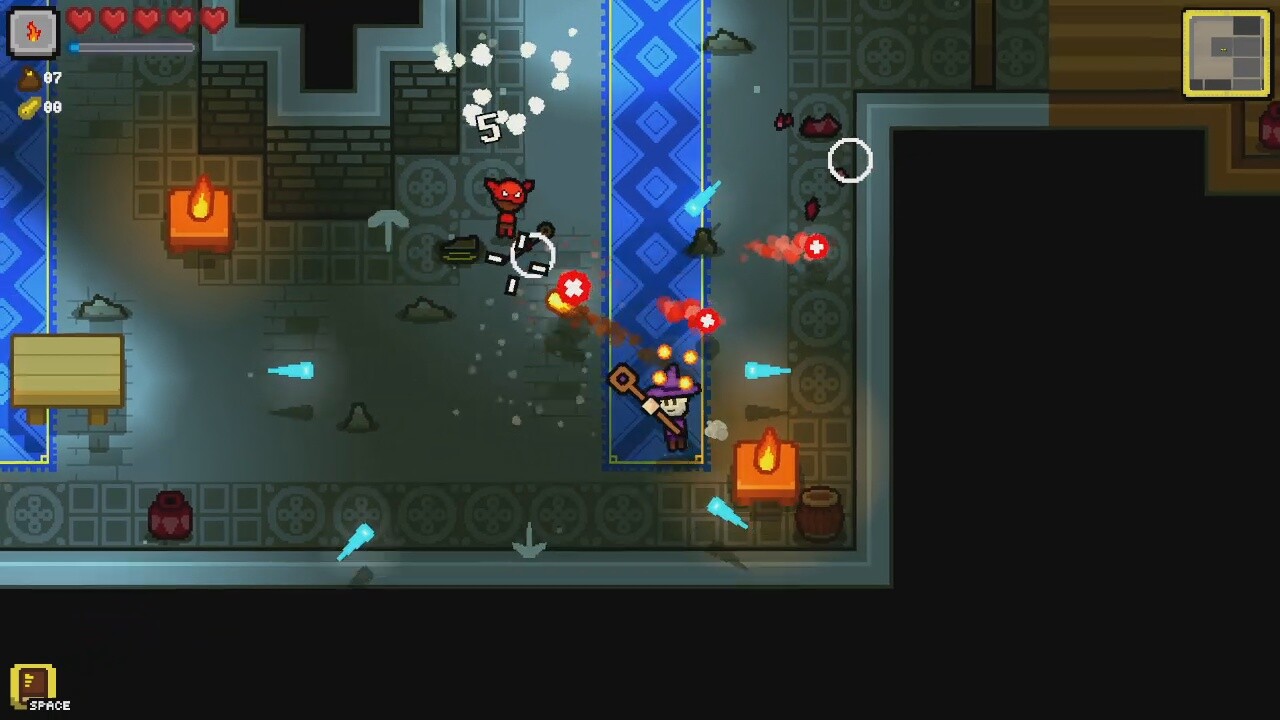Select the flame weapon icon in the HUD
The height and width of the screenshot is (720, 1280).
[x=30, y=30]
